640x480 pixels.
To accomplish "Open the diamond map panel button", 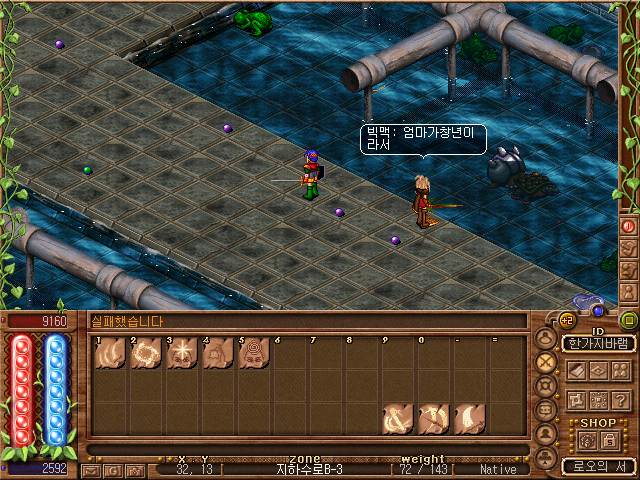I will (598, 370).
